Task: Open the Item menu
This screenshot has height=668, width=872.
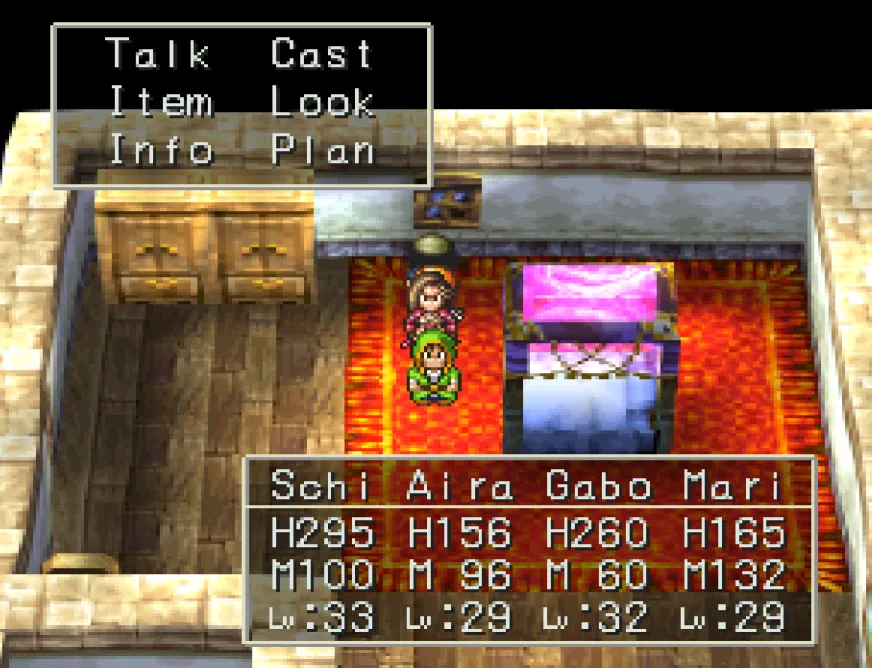Action: [x=160, y=102]
